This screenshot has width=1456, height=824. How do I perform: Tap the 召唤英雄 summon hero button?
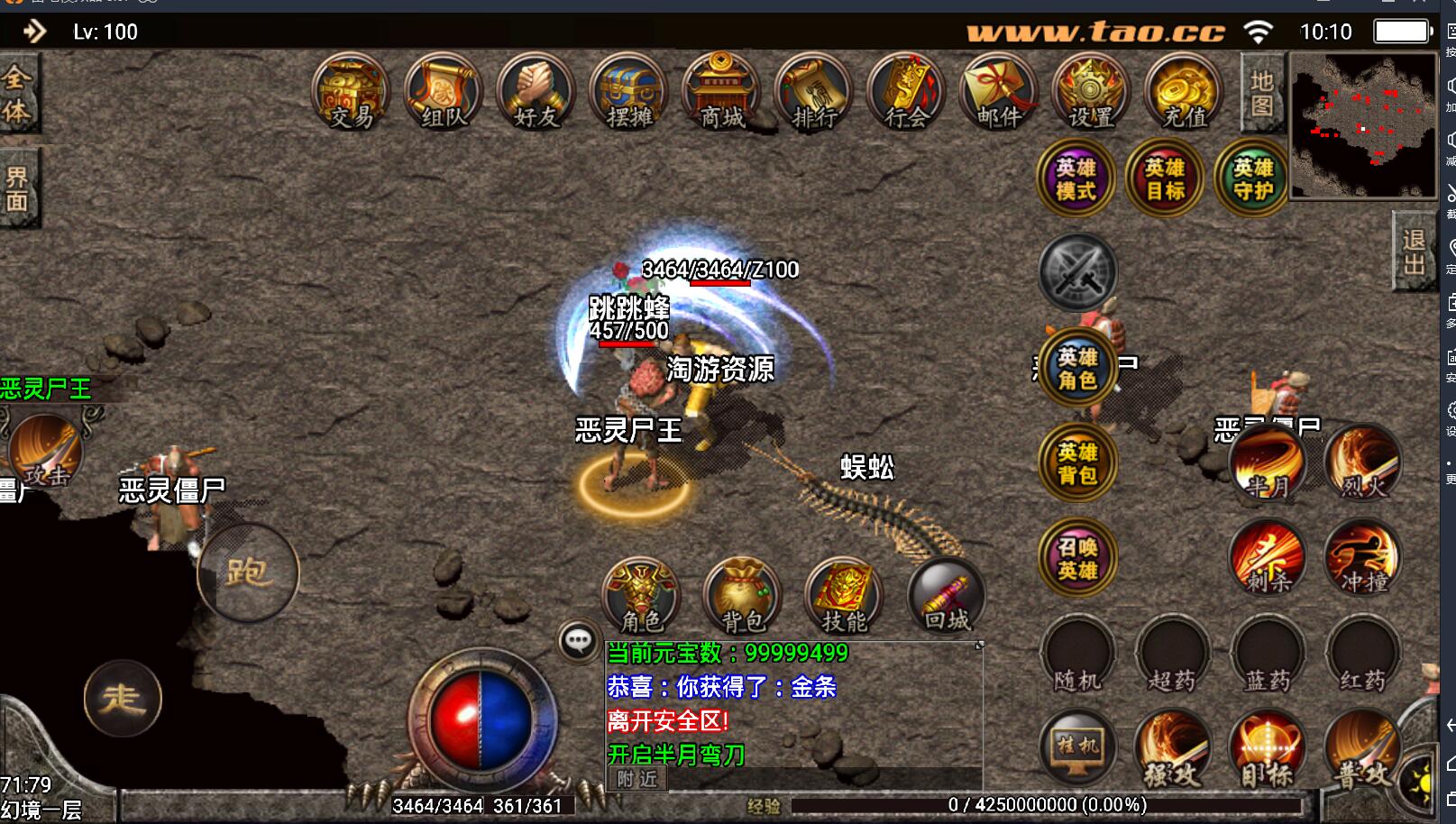tap(1077, 558)
